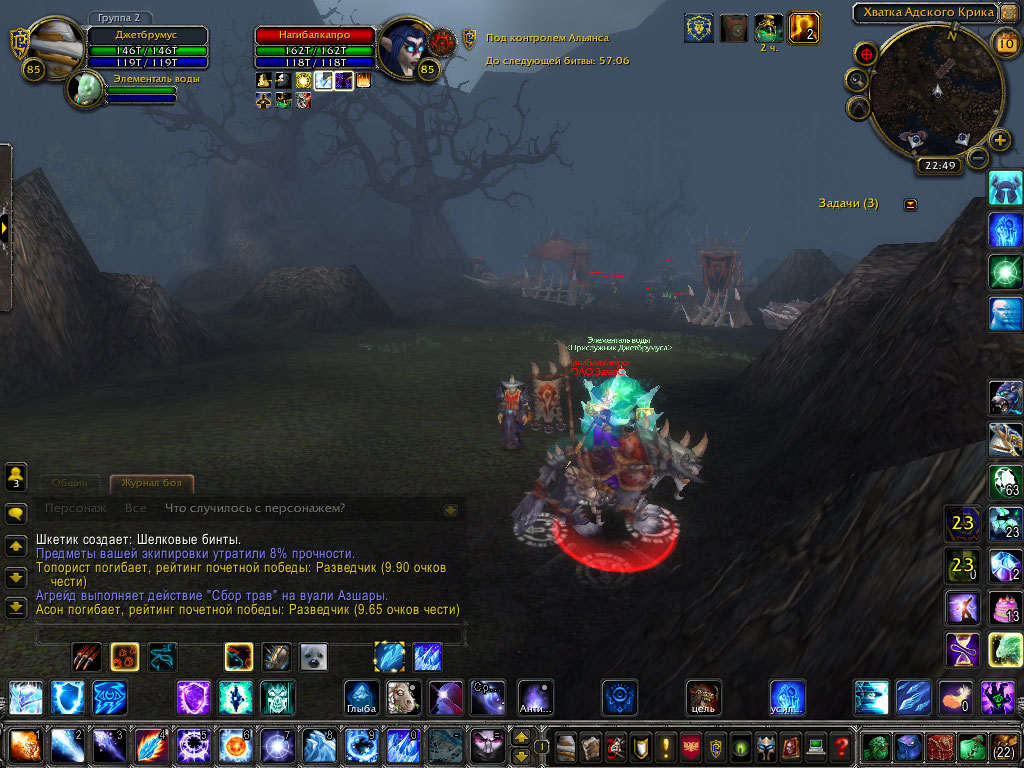Zoom out the minimap with minus button
1024x768 pixels.
(x=979, y=158)
